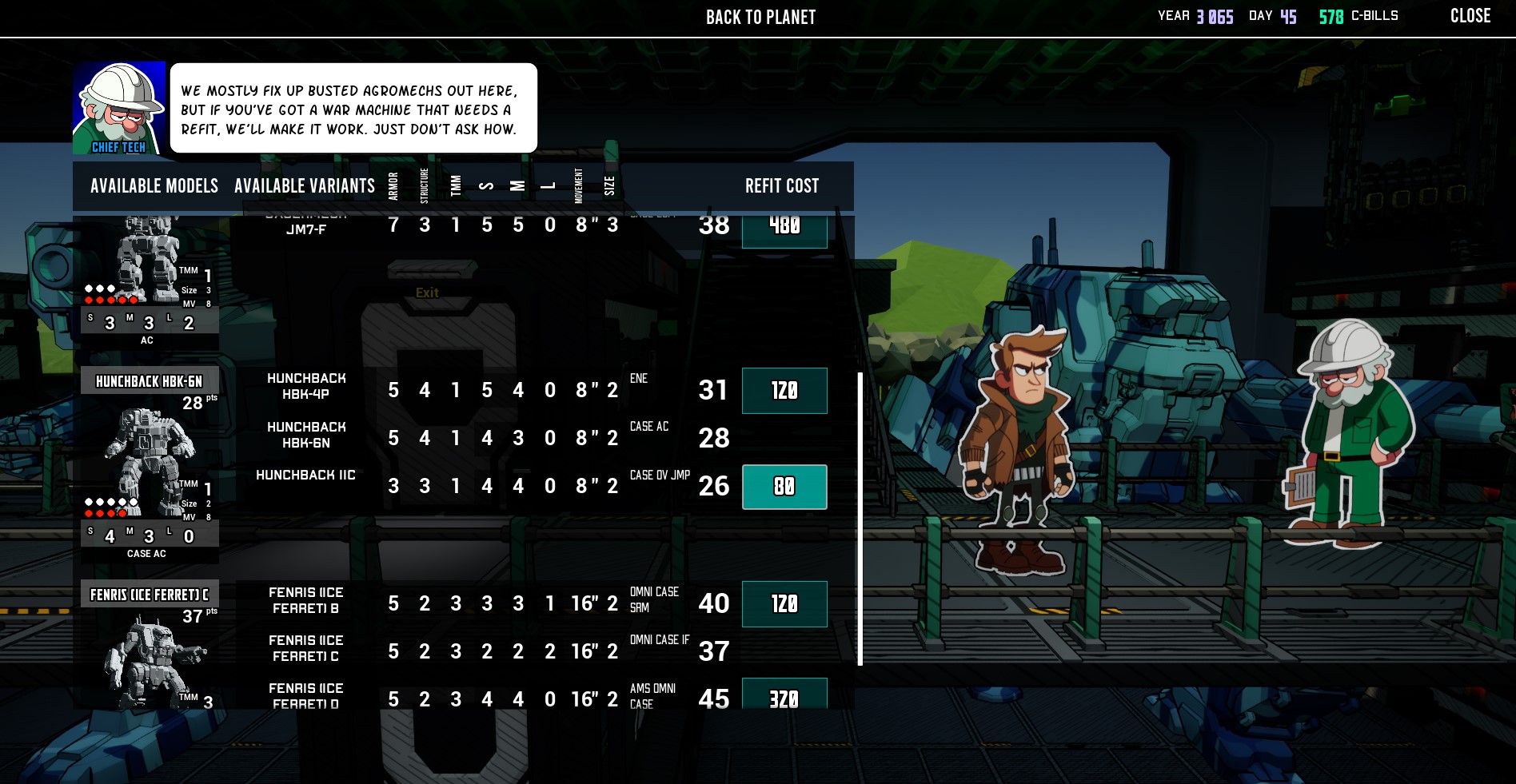Click the variant list scrollbar

click(x=860, y=518)
